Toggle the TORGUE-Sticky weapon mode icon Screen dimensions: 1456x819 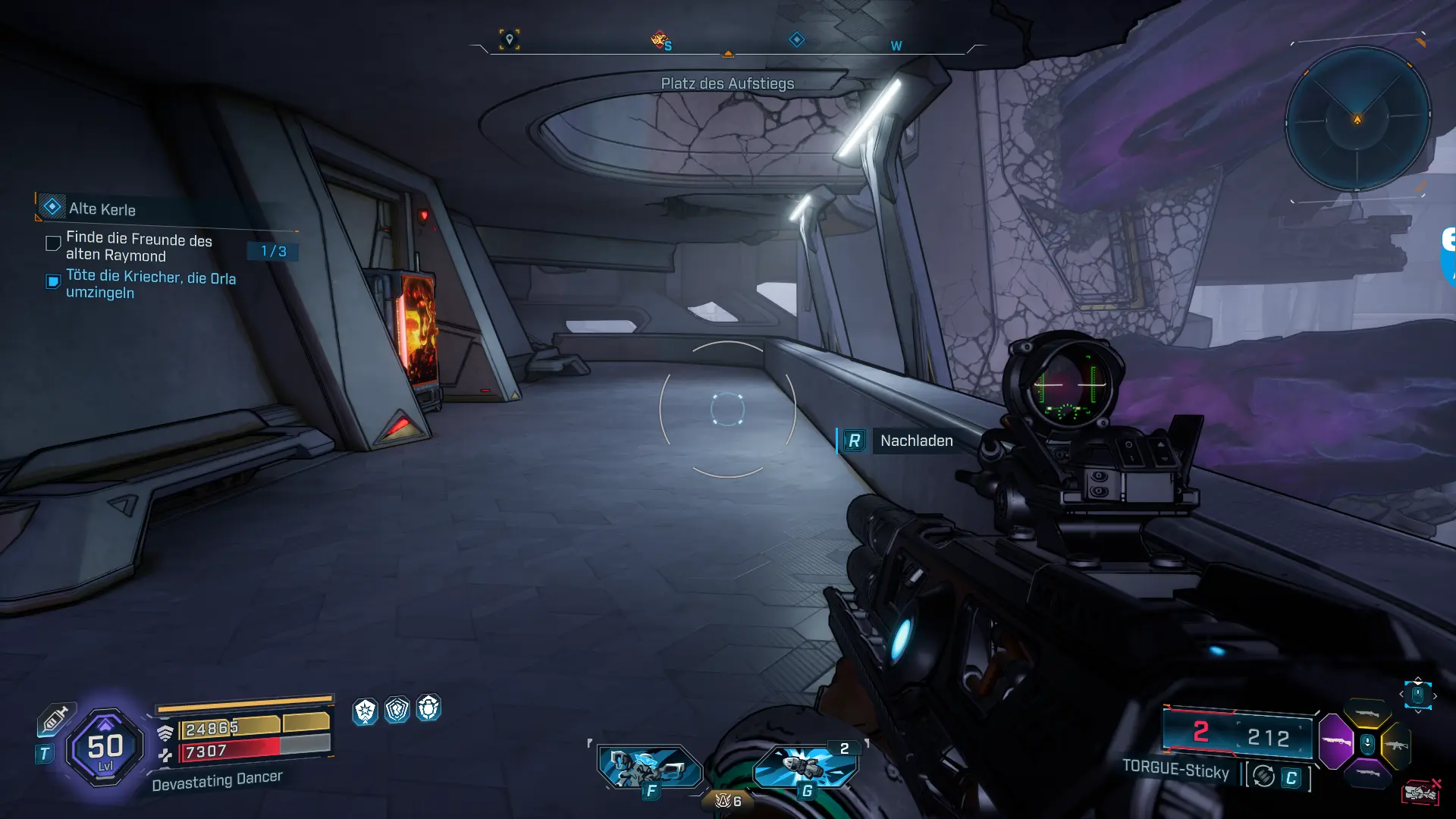coord(1263,777)
